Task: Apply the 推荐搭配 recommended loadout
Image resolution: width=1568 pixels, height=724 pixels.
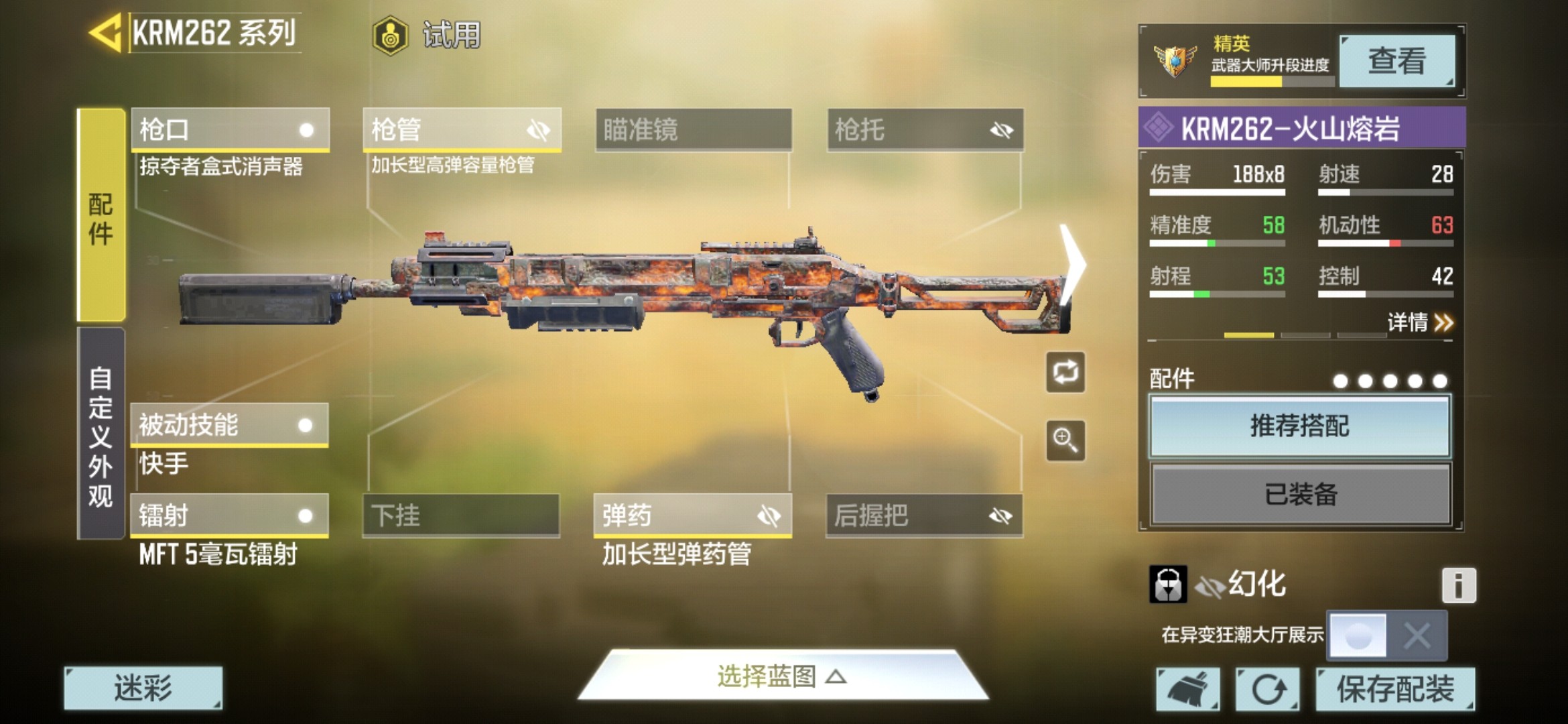Action: [1300, 426]
